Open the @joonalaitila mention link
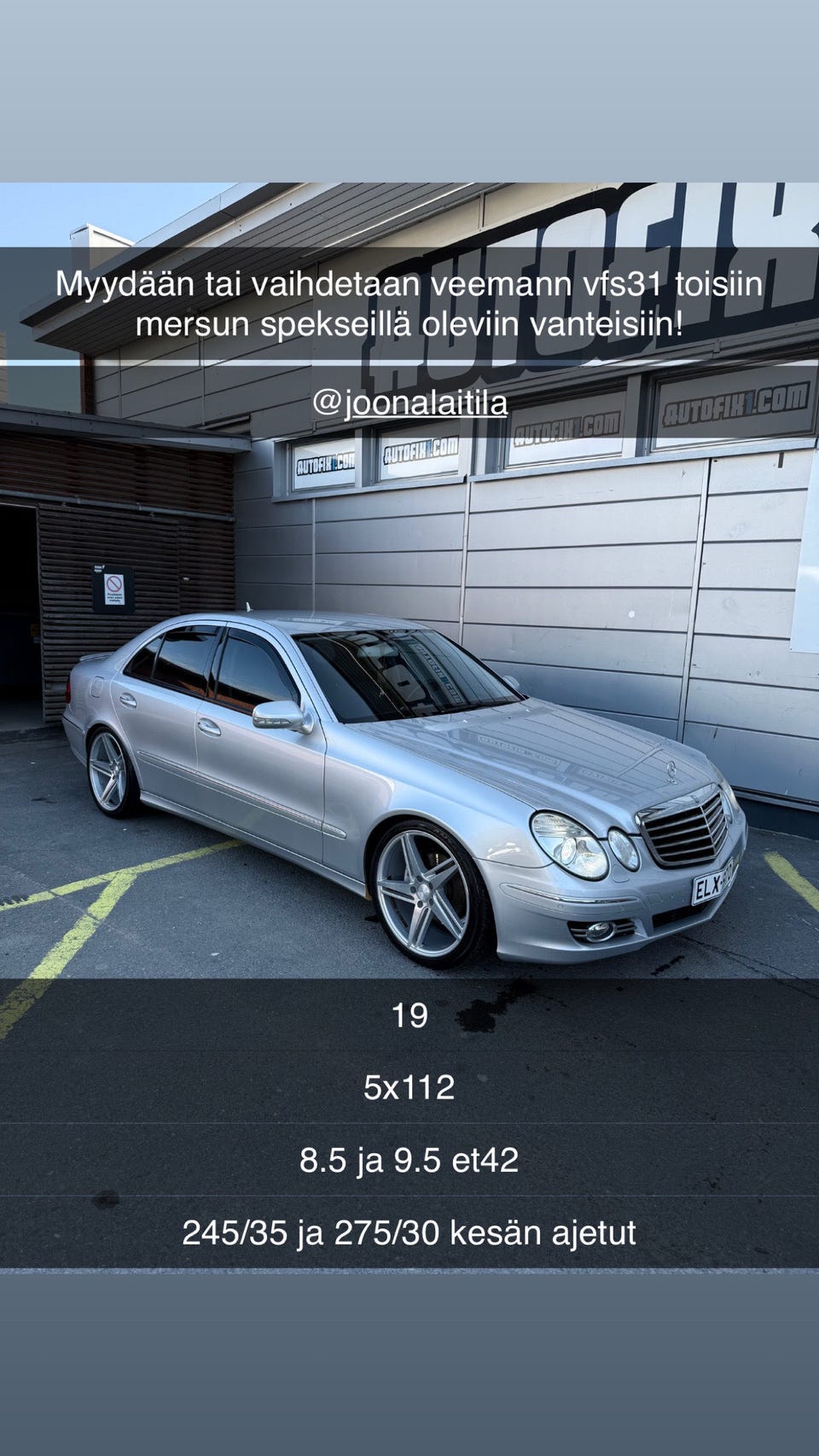 pos(409,403)
